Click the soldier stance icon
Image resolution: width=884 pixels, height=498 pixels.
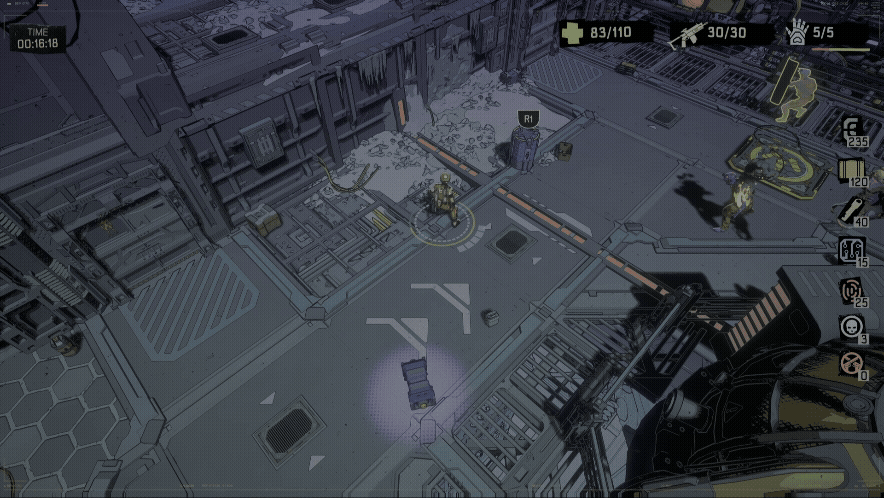click(795, 91)
